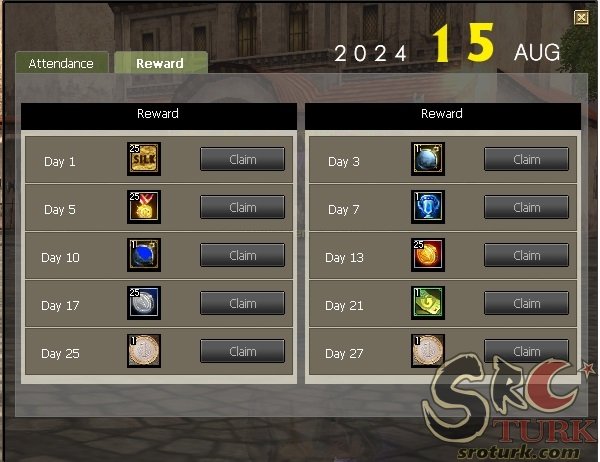
Task: Click the Day 13 orange coin icon
Action: 428,255
